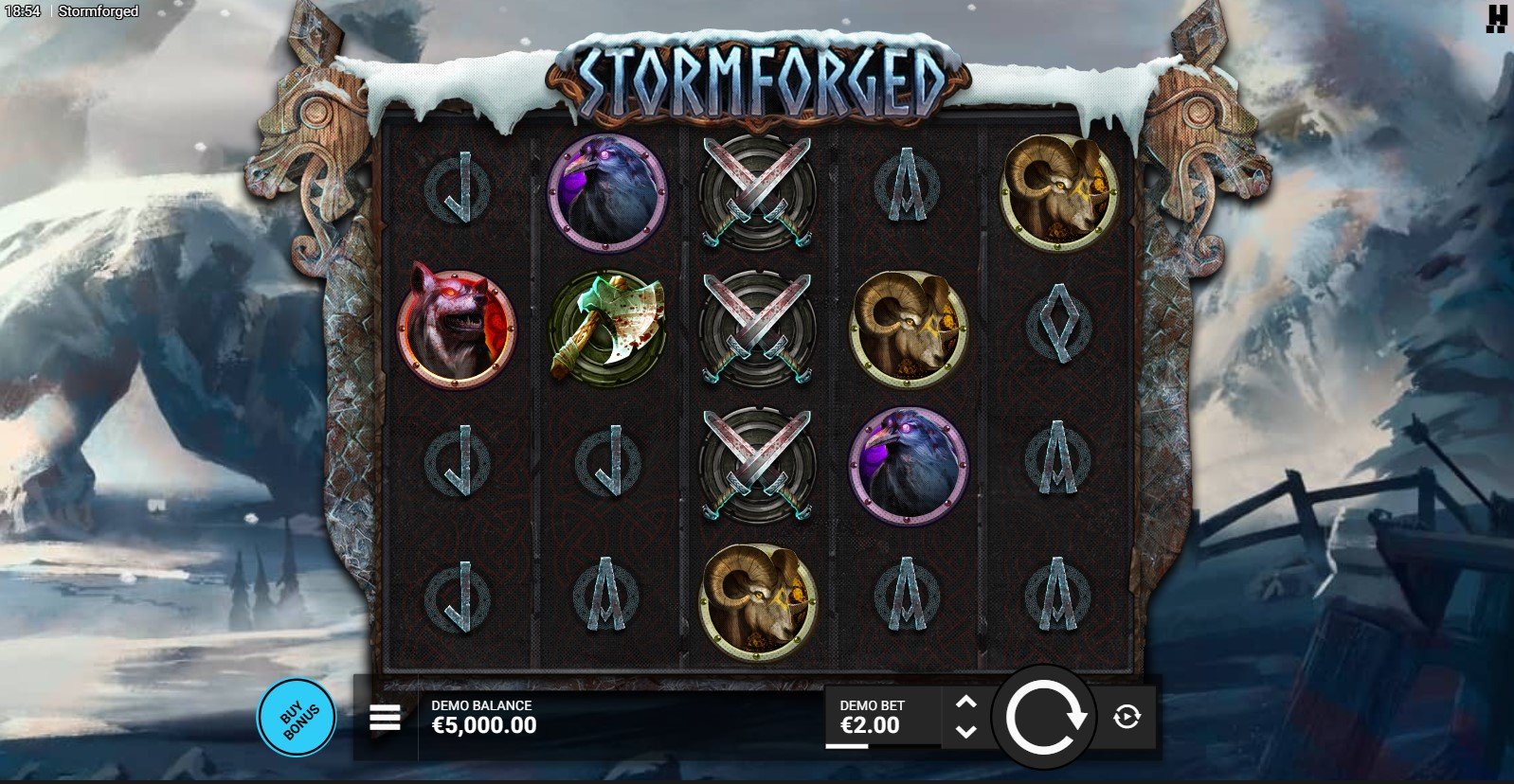Image resolution: width=1514 pixels, height=784 pixels.
Task: Open the hamburger game menu
Action: coord(385,719)
